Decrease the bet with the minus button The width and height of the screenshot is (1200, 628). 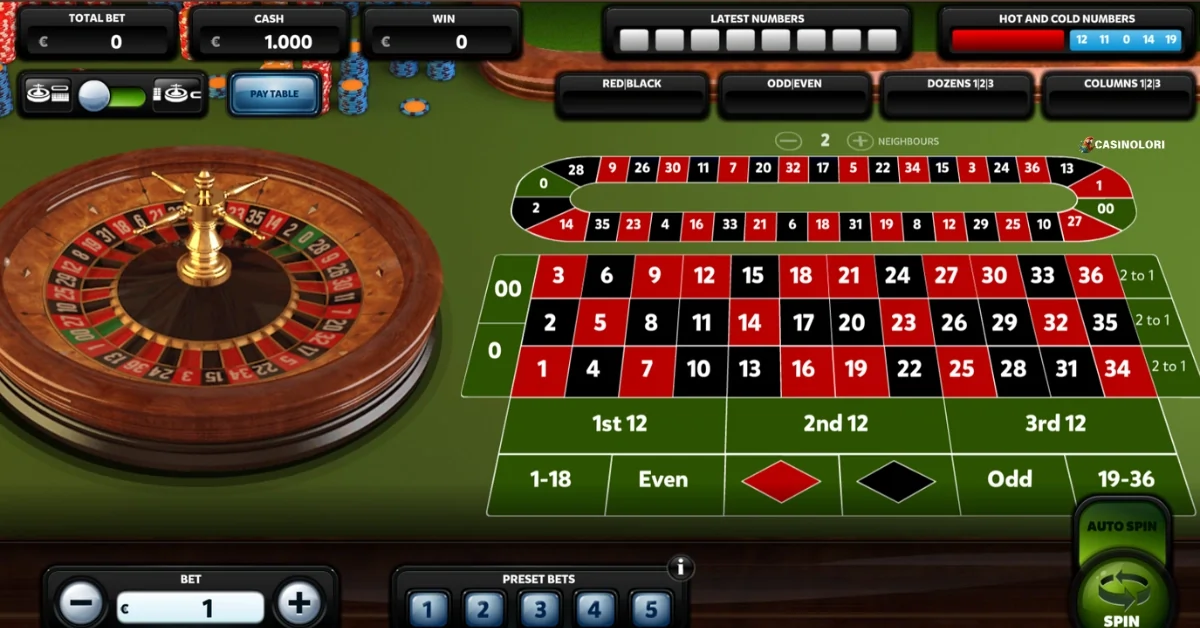tap(81, 603)
